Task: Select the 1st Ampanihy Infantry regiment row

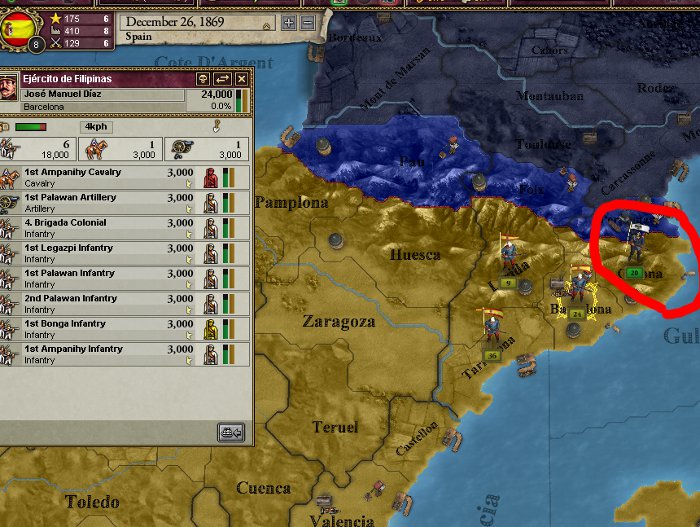Action: (x=110, y=353)
